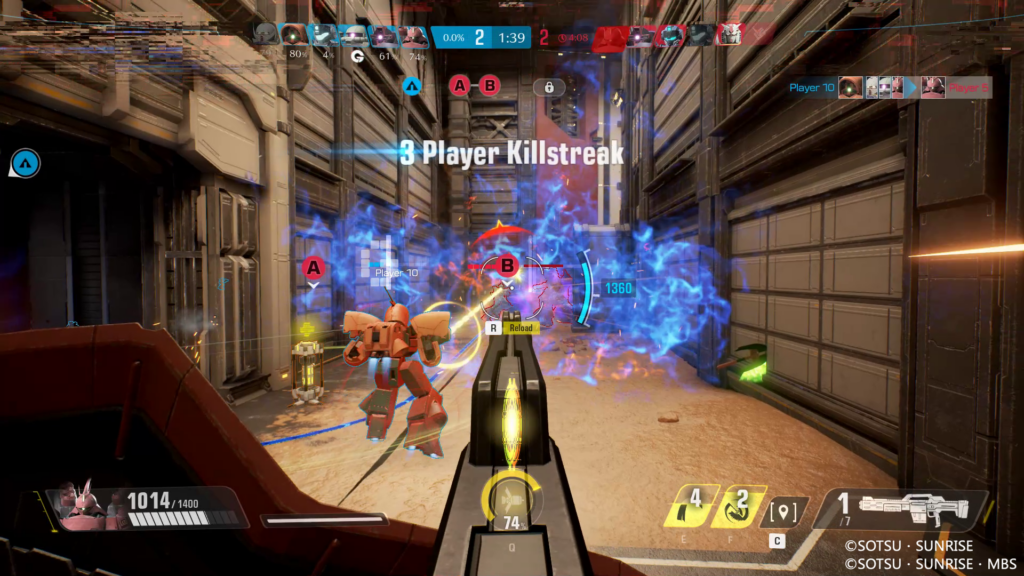Viewport: 1024px width, 576px height.
Task: Trigger the G-Maneuver gauge at 74%
Action: 512,498
